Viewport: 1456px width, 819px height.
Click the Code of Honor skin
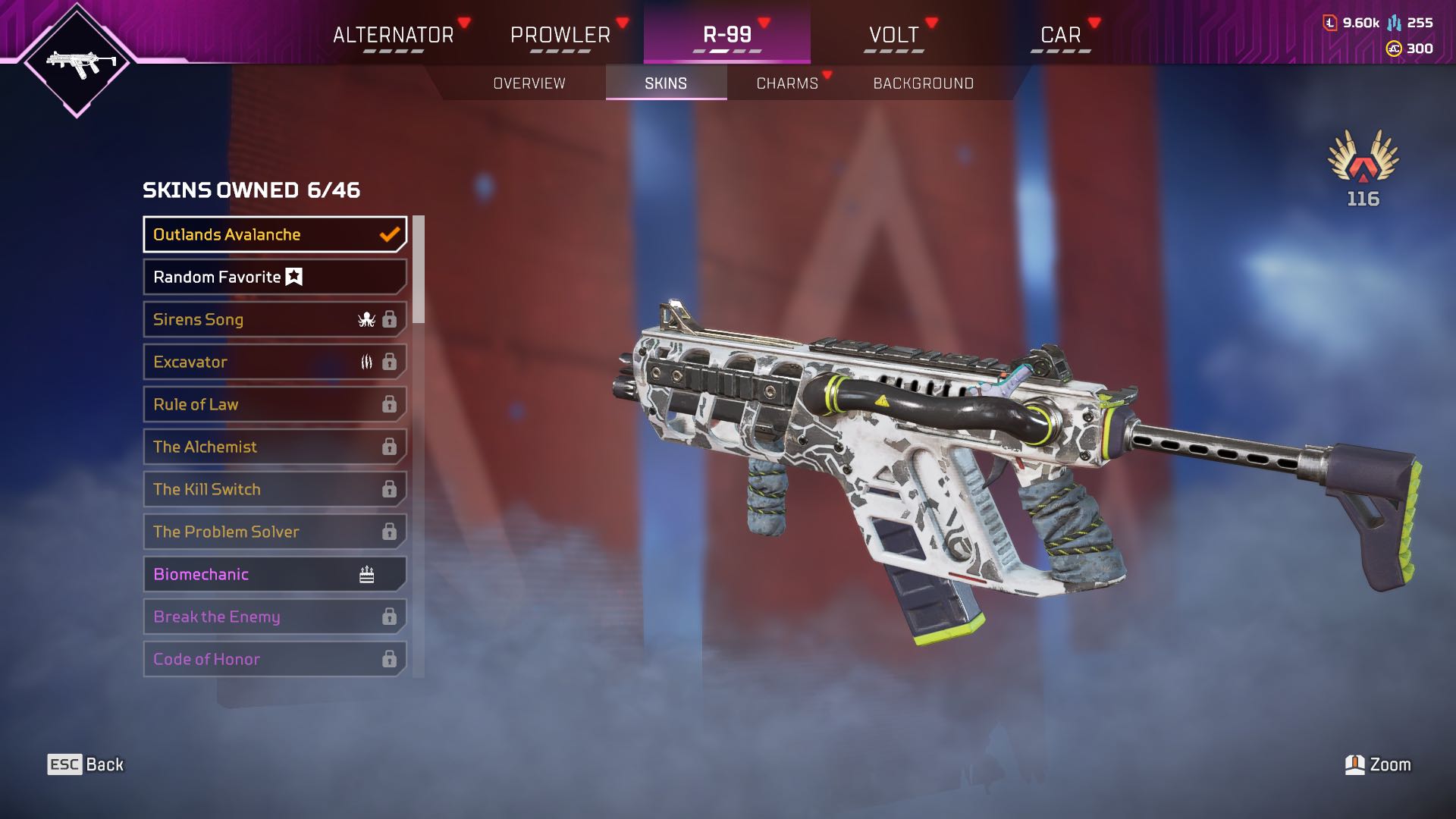275,659
